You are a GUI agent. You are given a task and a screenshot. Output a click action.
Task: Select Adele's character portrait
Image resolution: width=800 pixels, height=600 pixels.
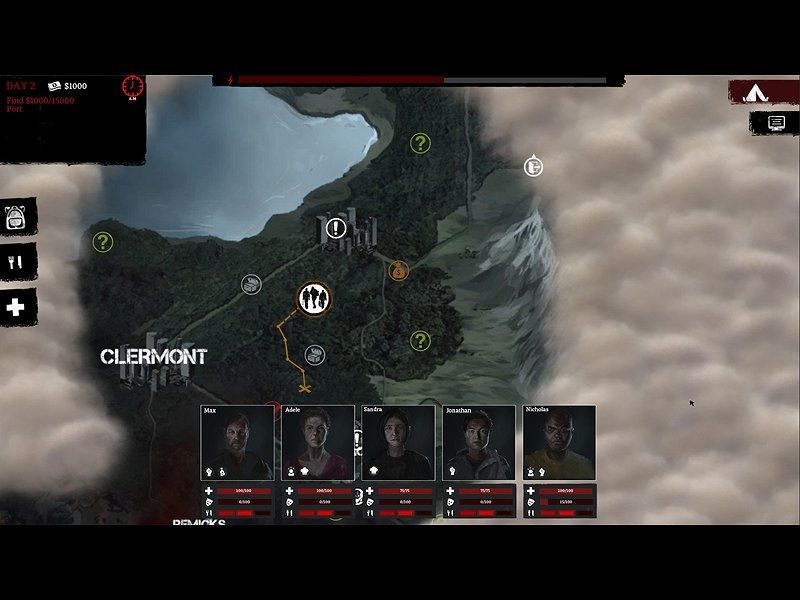318,442
